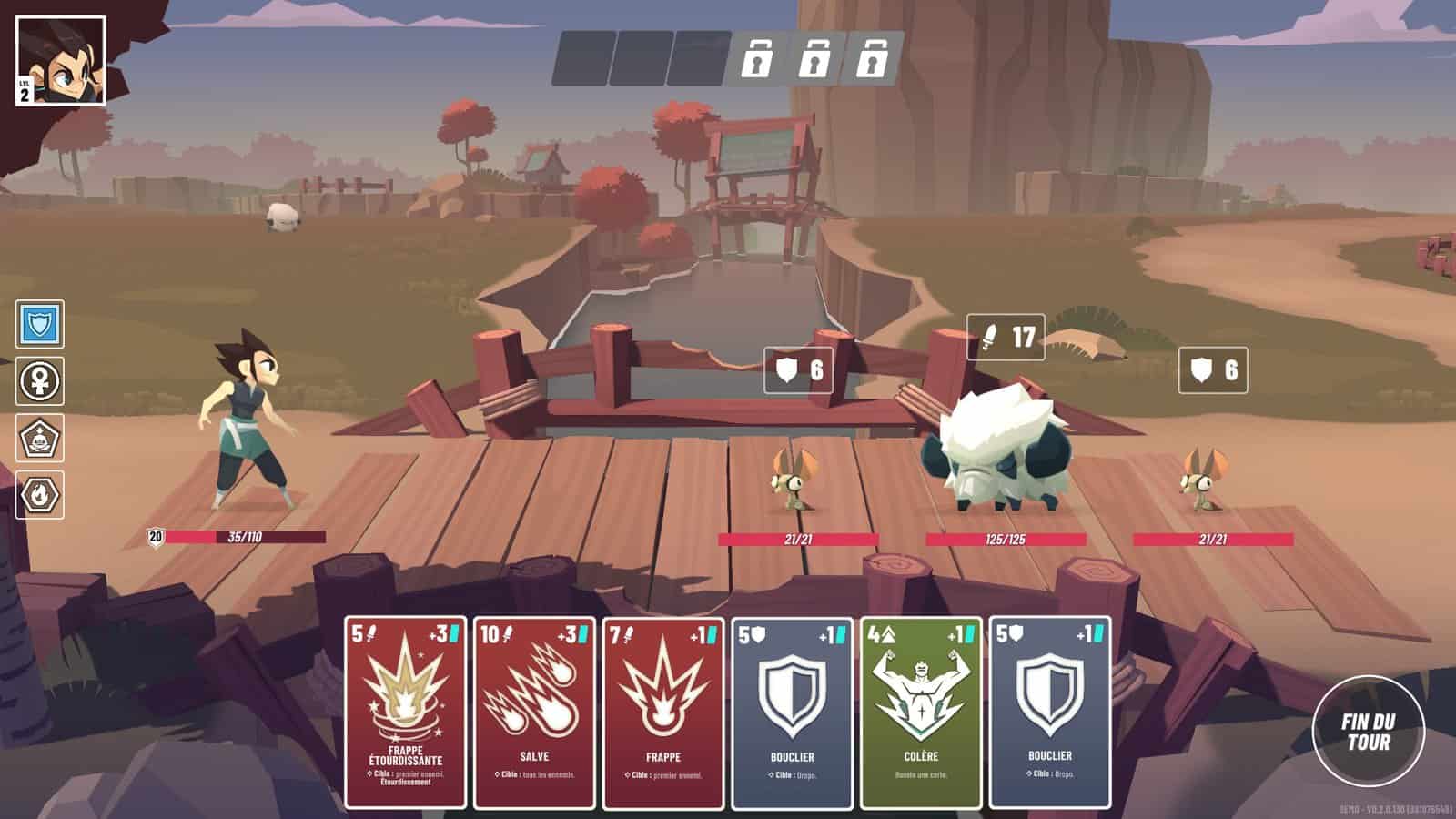The width and height of the screenshot is (1456, 819).
Task: Click the flame hexagon skill icon
Action: tap(40, 495)
